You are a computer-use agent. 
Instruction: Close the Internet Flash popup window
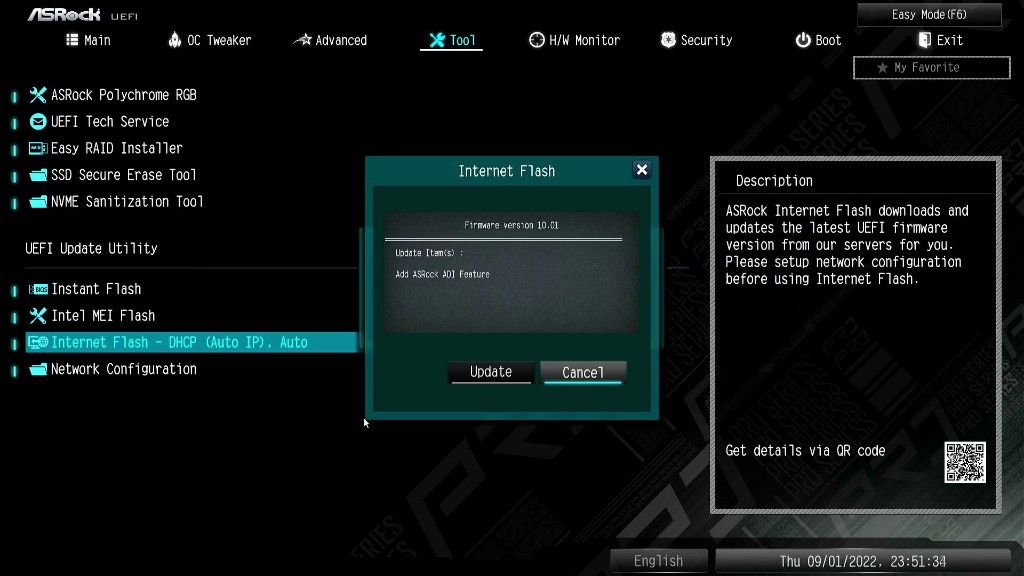[x=642, y=170]
